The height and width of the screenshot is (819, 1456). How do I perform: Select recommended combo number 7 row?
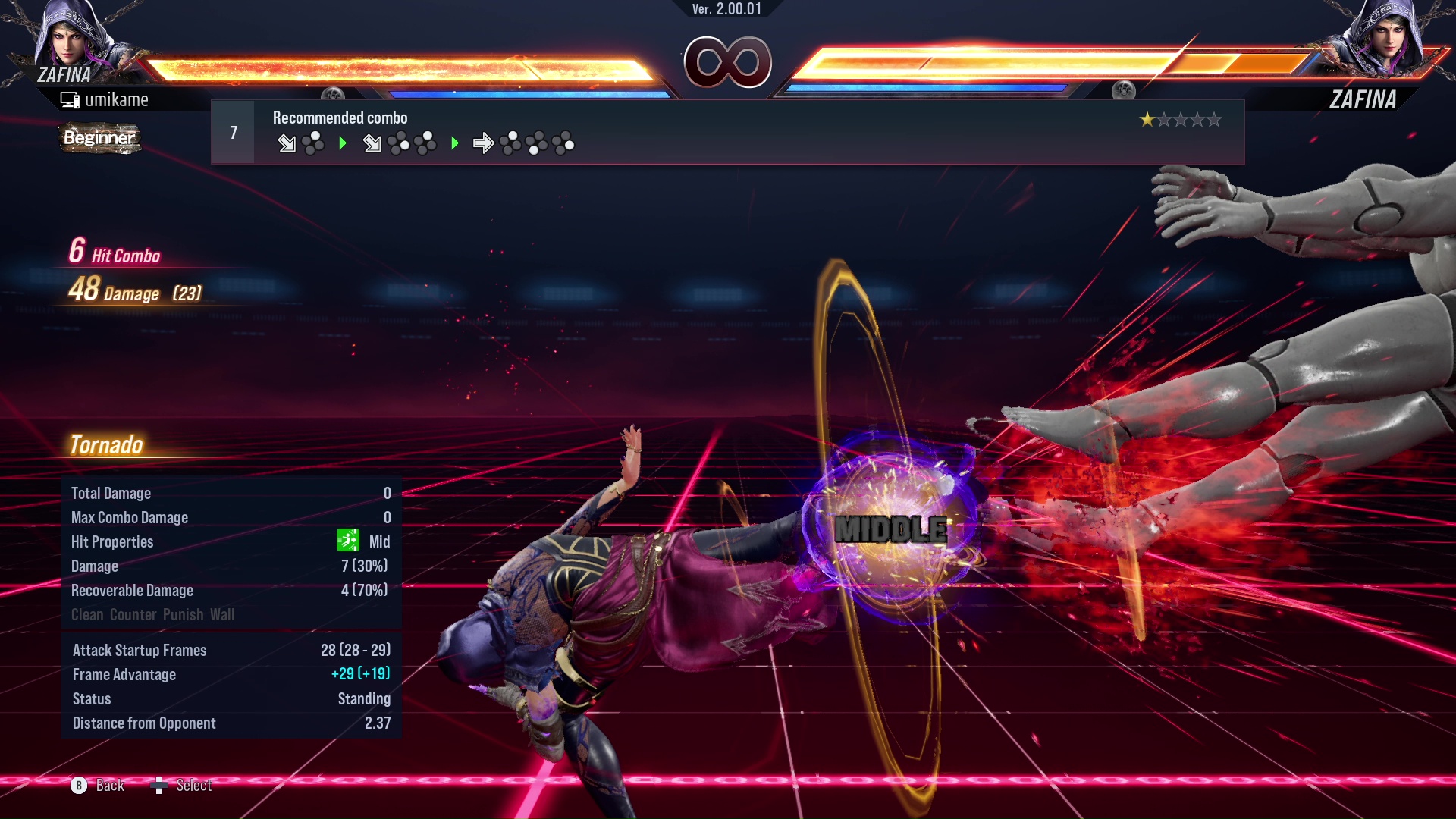tap(726, 133)
